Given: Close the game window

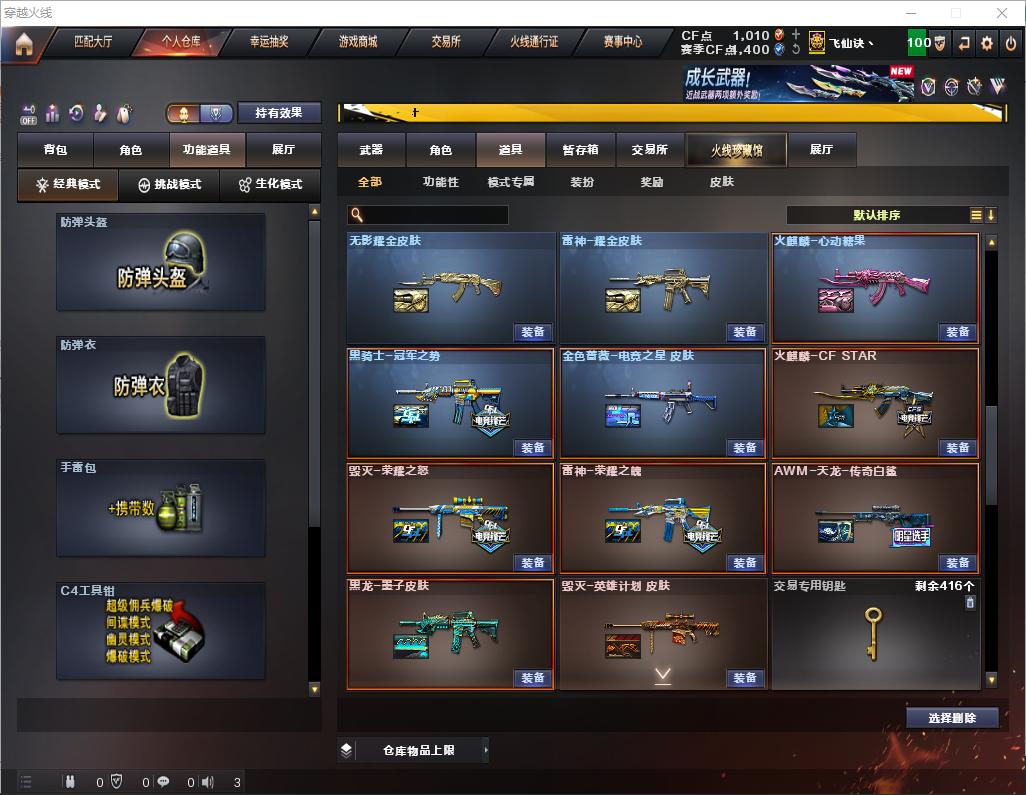Looking at the screenshot, I should coord(1002,13).
